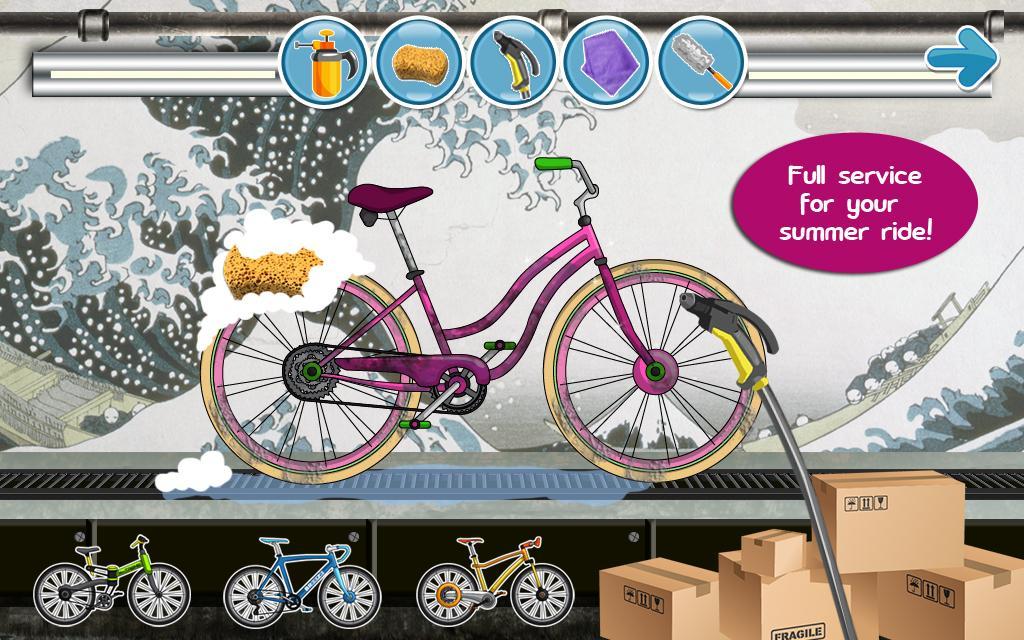Choose the green folding bike
This screenshot has height=640, width=1024.
110,582
